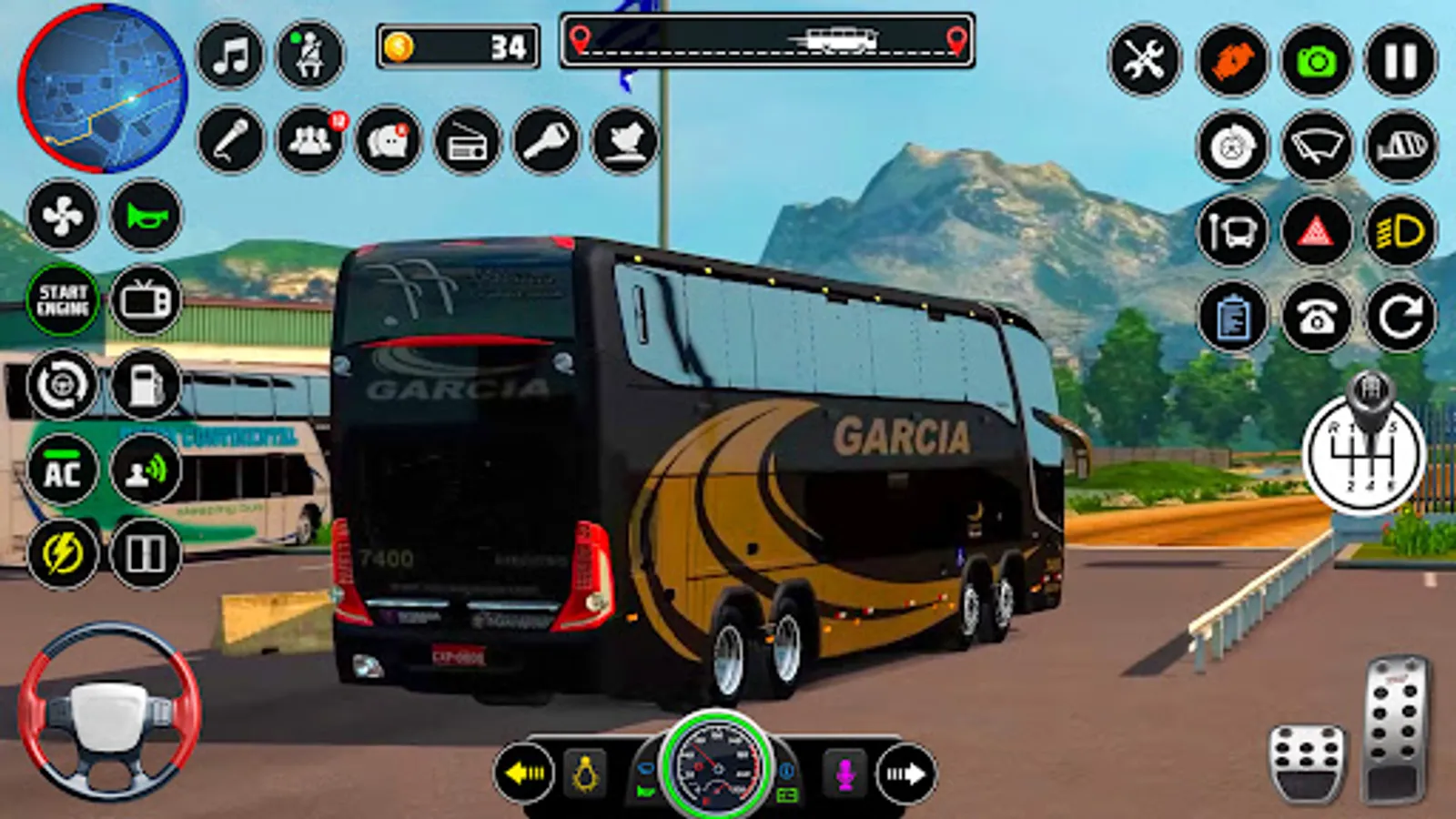Click the telephone call icon
The image size is (1456, 819).
point(1316,318)
